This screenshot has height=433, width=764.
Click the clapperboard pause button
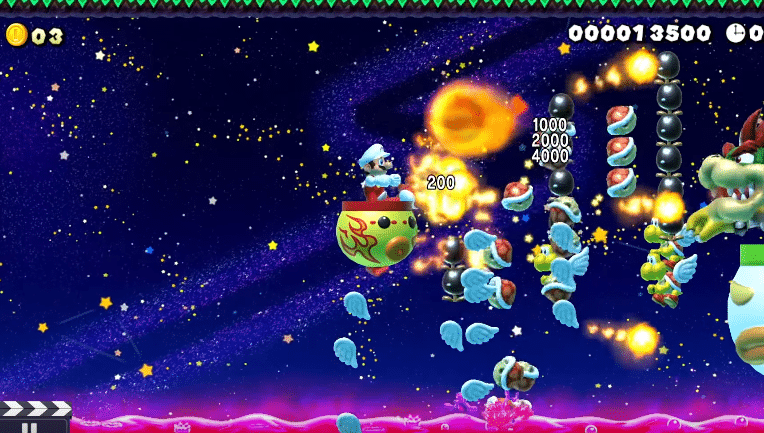point(33,418)
